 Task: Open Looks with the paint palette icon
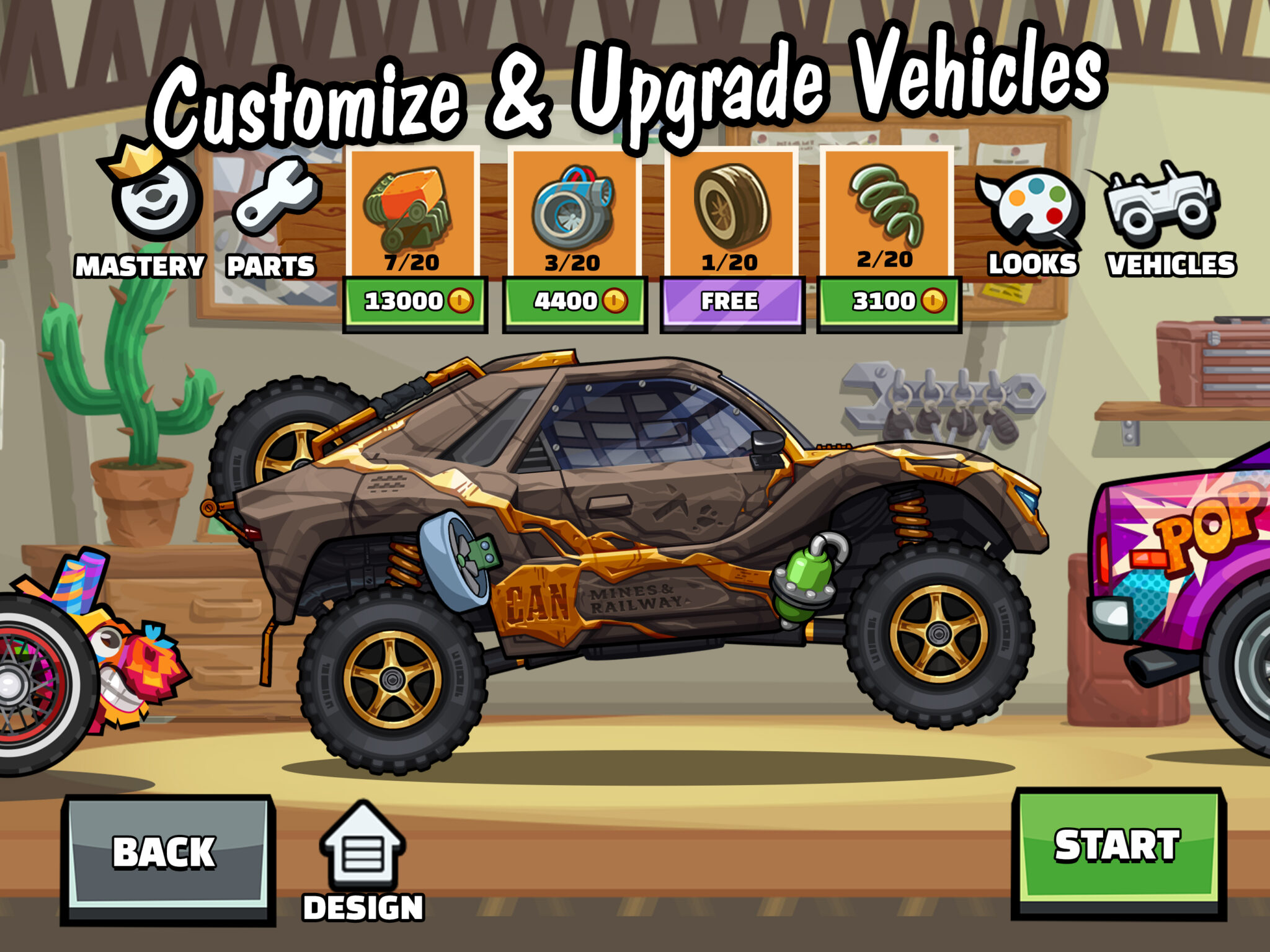(1029, 205)
